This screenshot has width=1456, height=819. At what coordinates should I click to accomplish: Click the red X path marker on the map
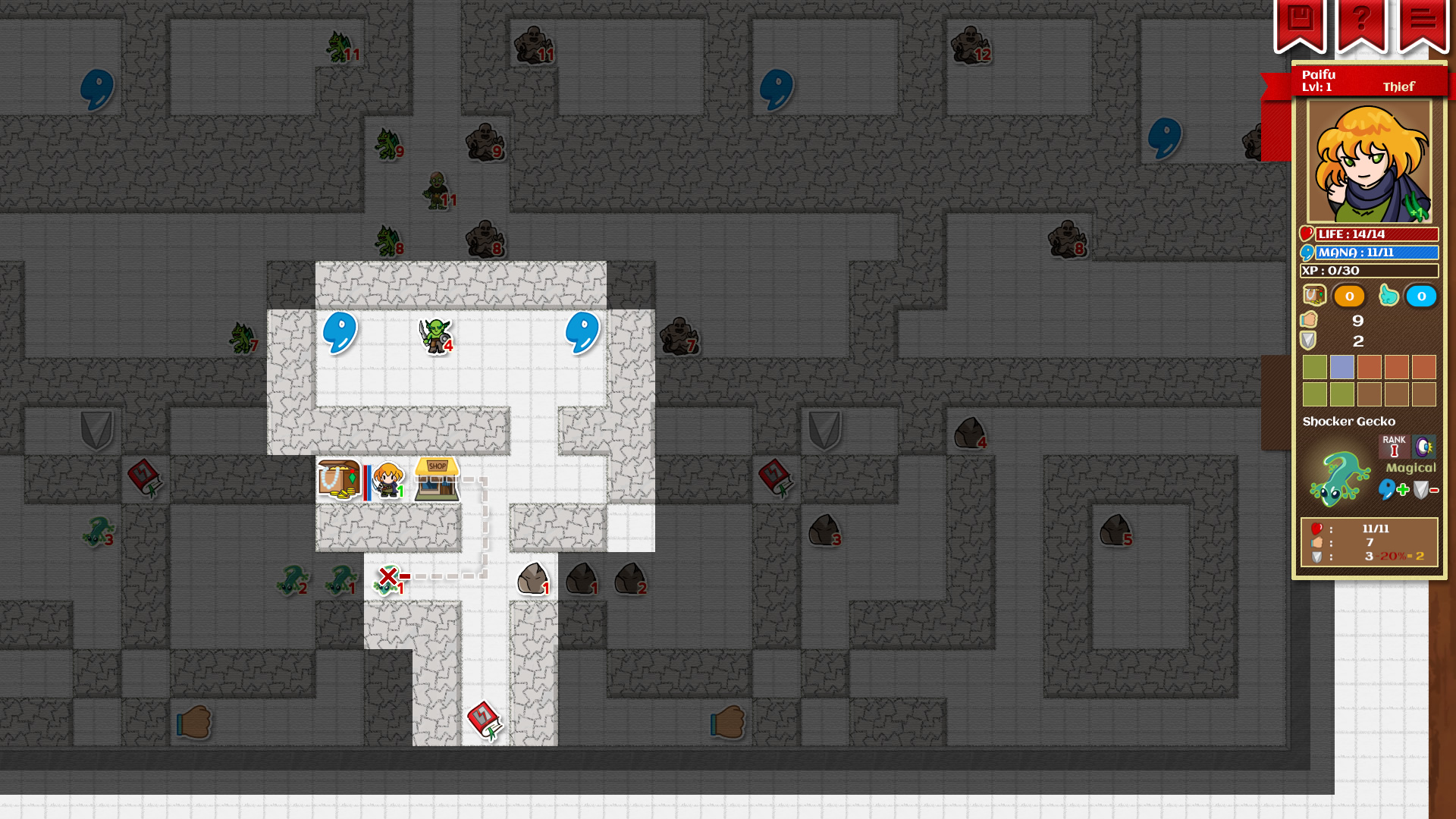coord(388,578)
